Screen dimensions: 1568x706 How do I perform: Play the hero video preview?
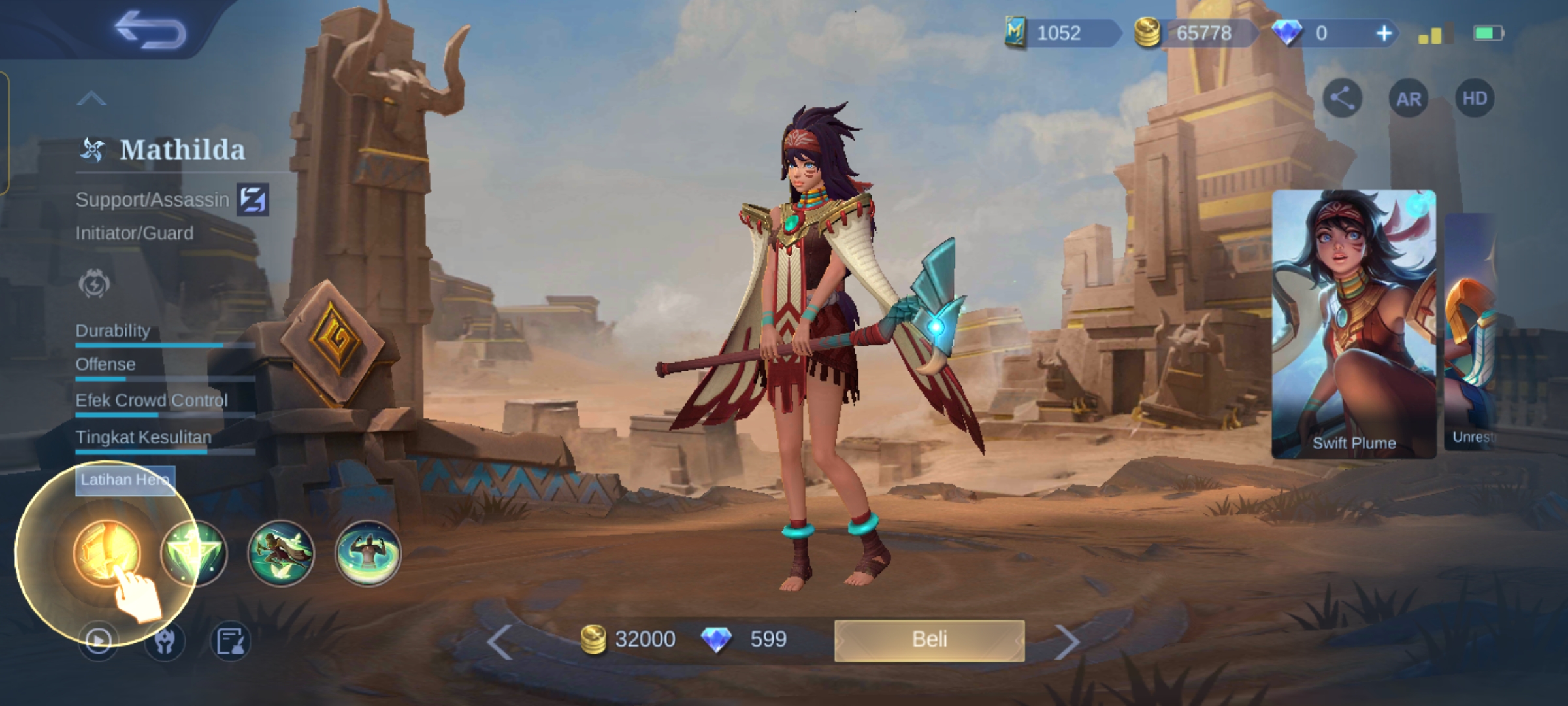click(x=98, y=641)
